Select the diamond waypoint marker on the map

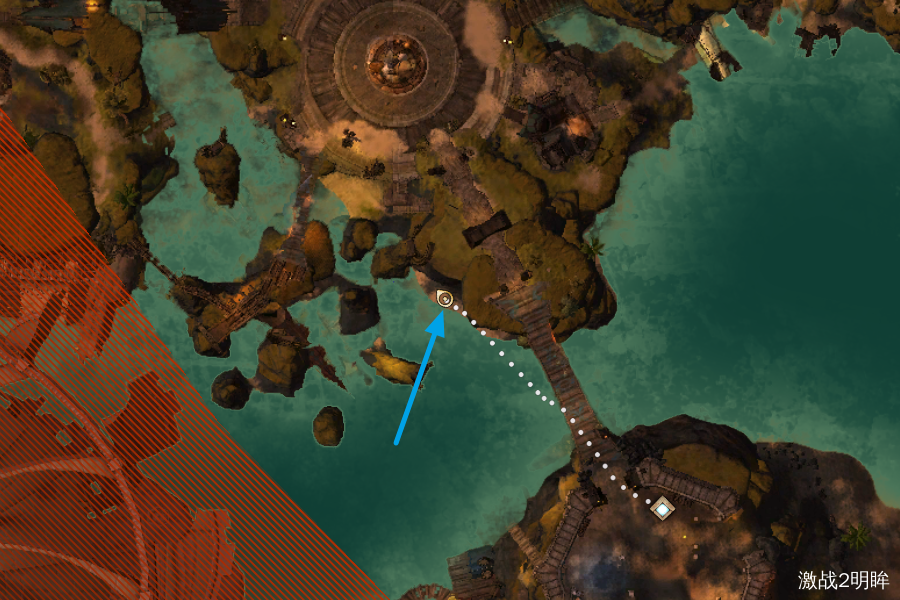tap(662, 509)
